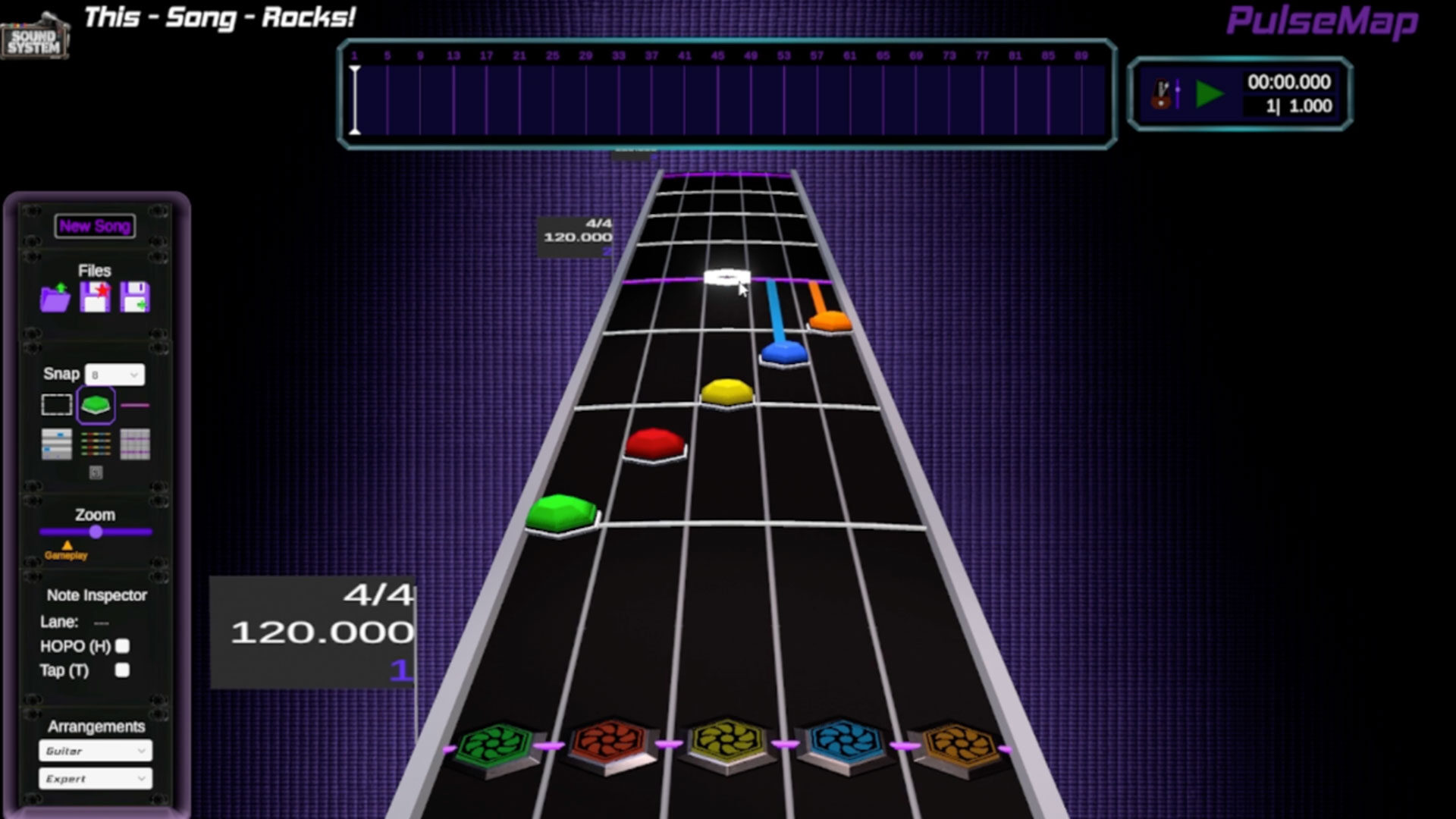Select the green note placement tool
The height and width of the screenshot is (819, 1456).
click(96, 406)
